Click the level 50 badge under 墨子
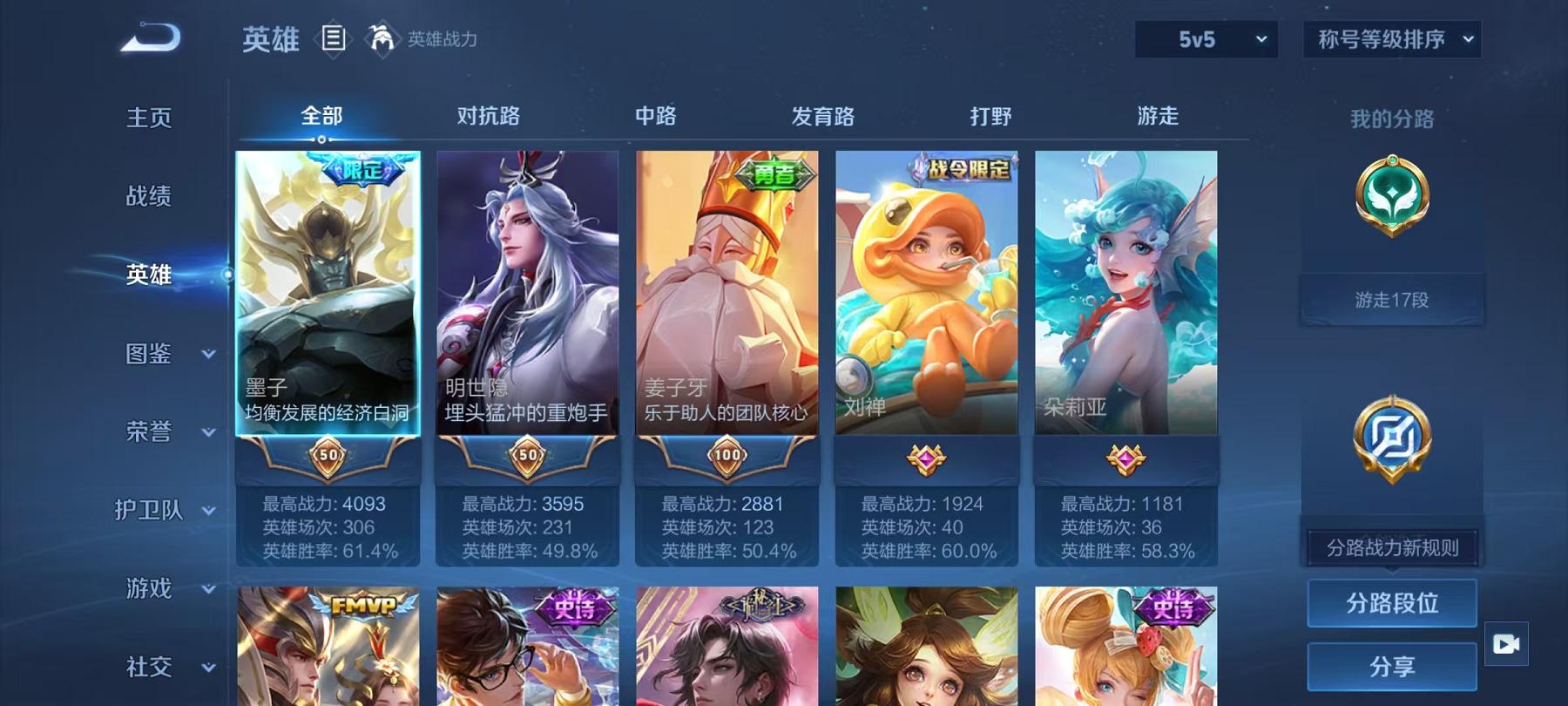 [x=328, y=455]
